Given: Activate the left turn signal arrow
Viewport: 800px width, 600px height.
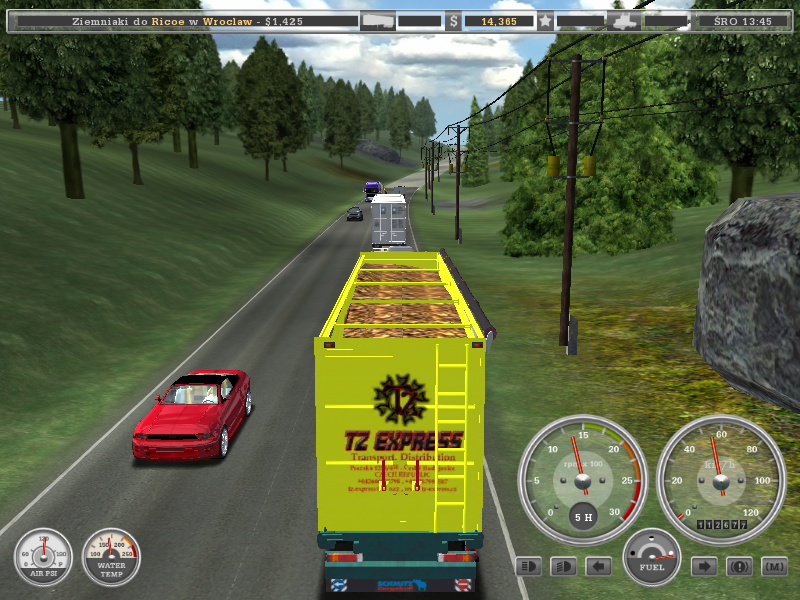Looking at the screenshot, I should (598, 567).
